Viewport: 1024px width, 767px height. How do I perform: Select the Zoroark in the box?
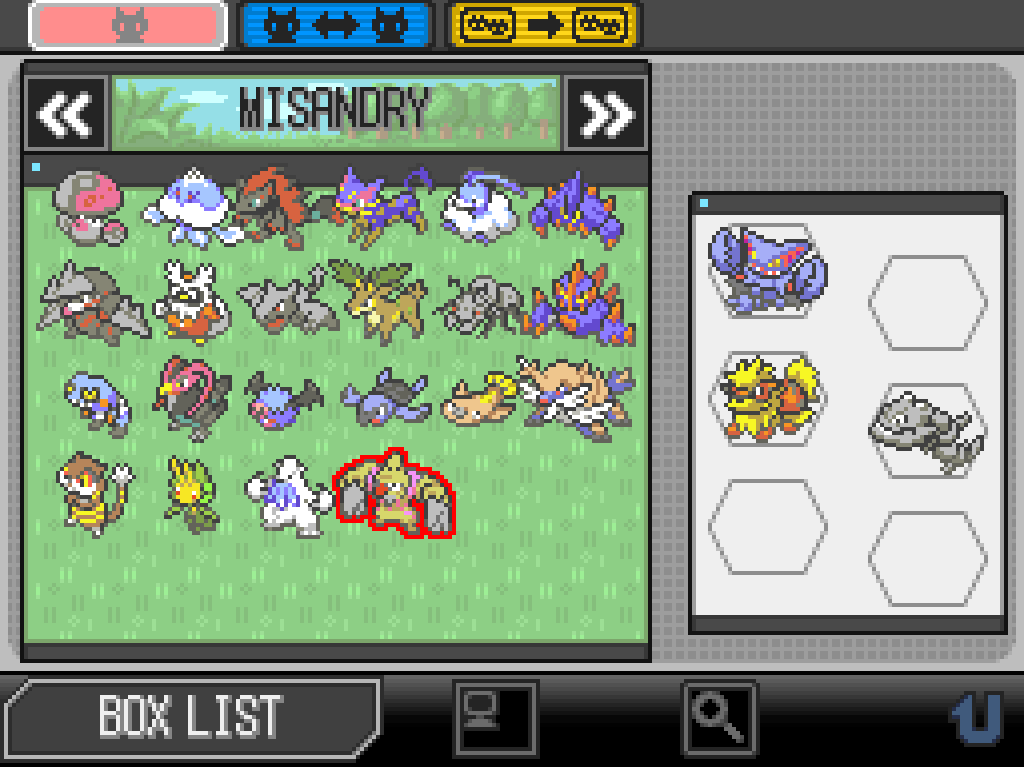point(274,208)
